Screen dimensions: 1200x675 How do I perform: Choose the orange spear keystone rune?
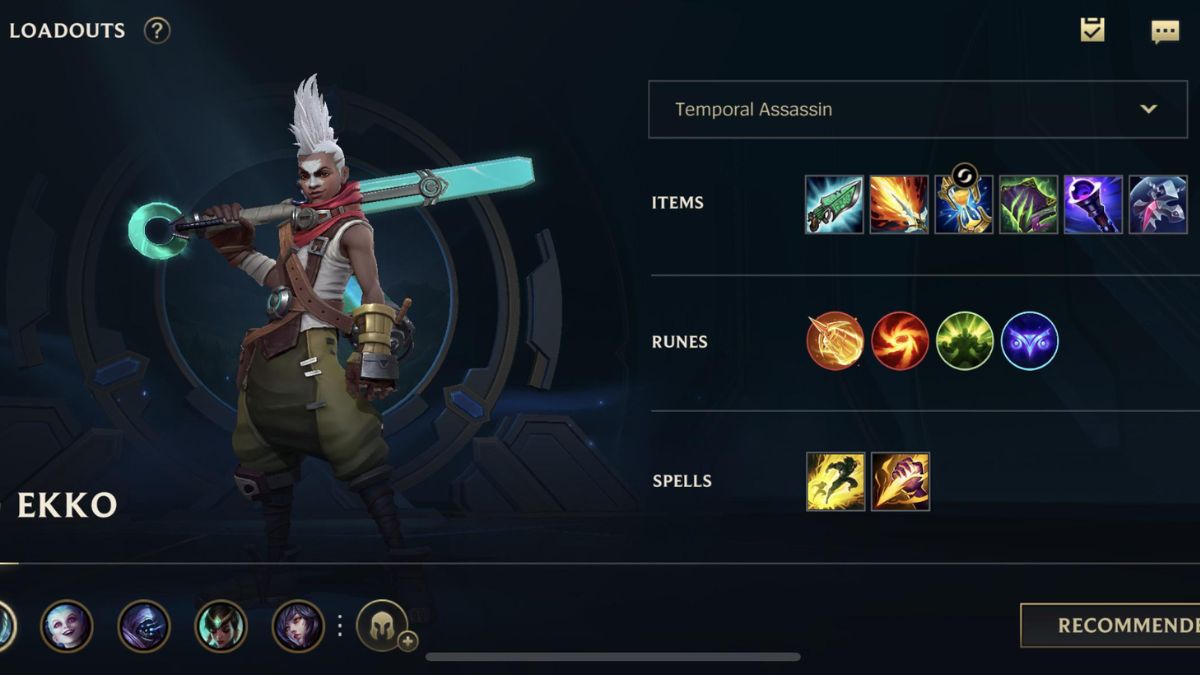tap(835, 341)
